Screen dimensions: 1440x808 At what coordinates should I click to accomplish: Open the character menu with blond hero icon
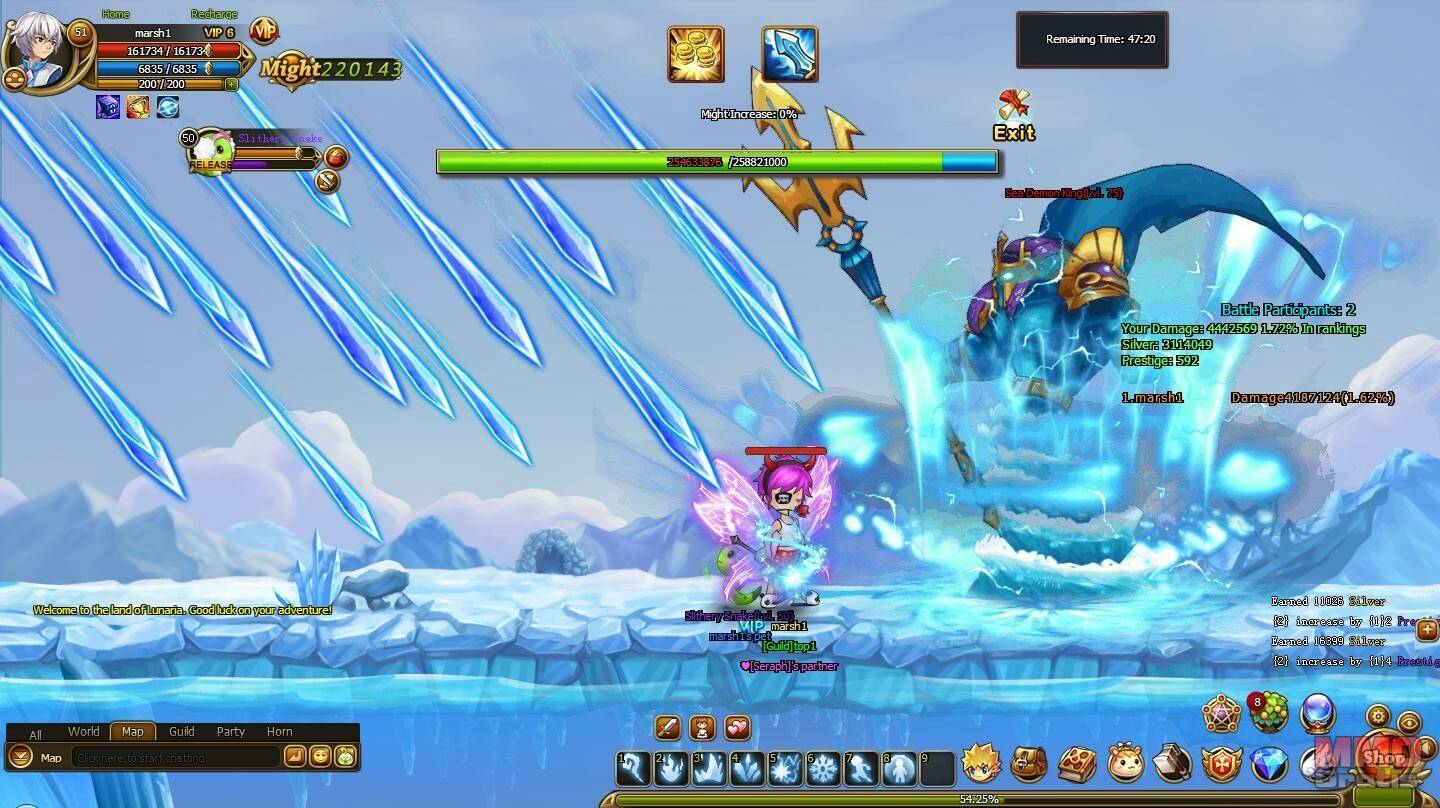pyautogui.click(x=981, y=764)
